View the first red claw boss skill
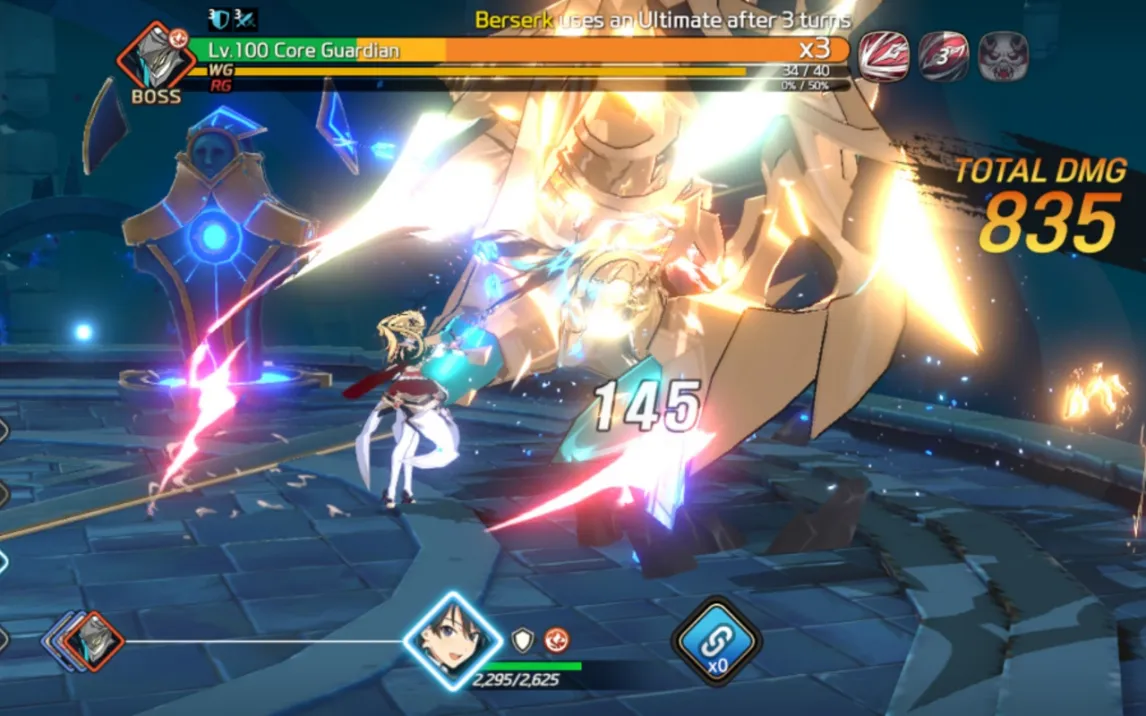 pos(884,56)
